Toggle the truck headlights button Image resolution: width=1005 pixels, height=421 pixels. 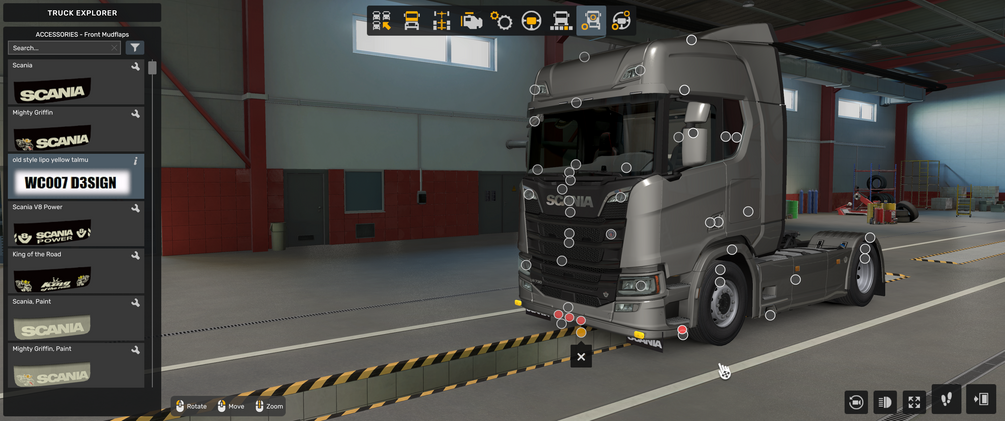[885, 401]
